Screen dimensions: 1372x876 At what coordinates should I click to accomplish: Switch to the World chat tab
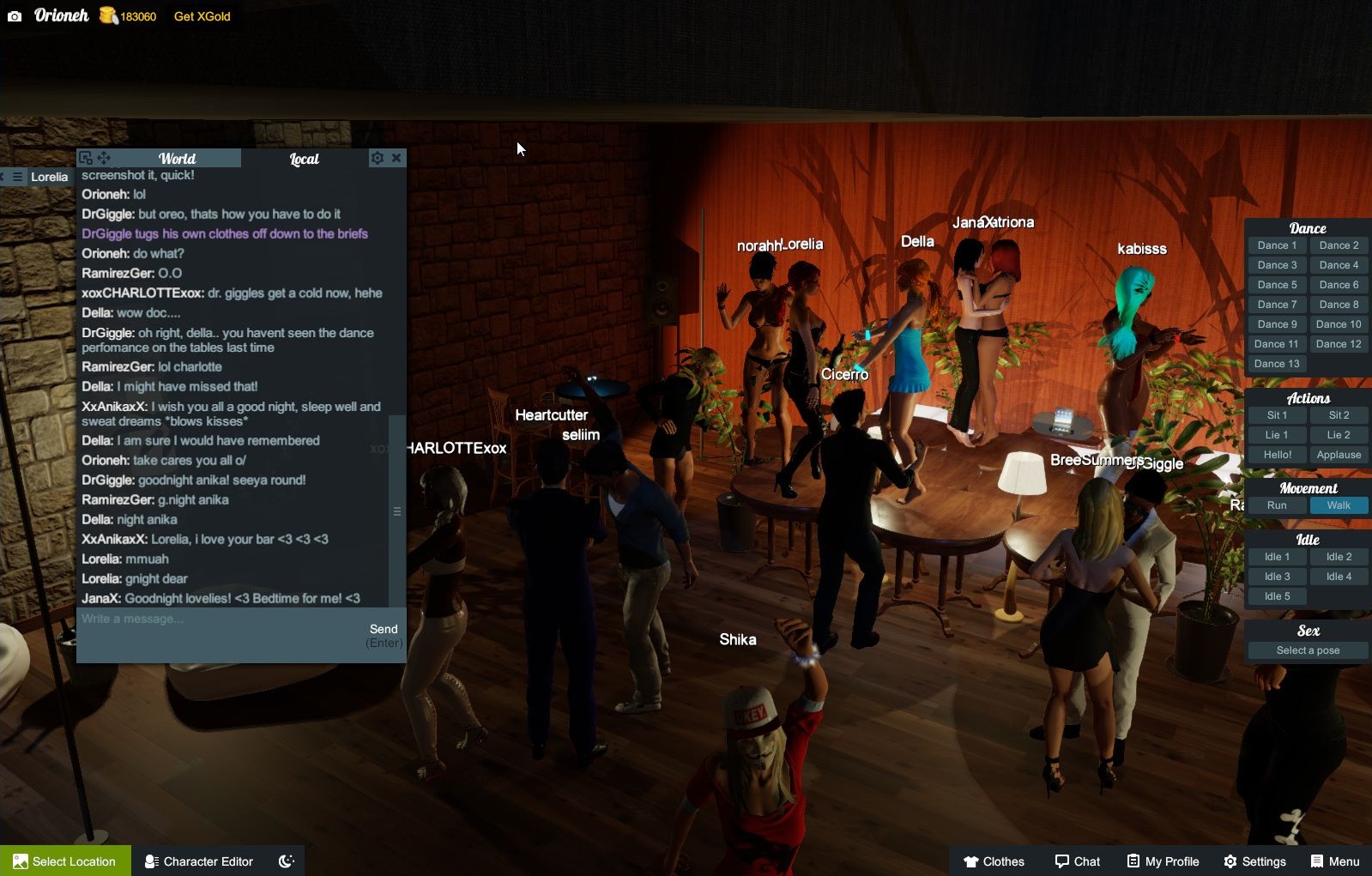tap(177, 158)
